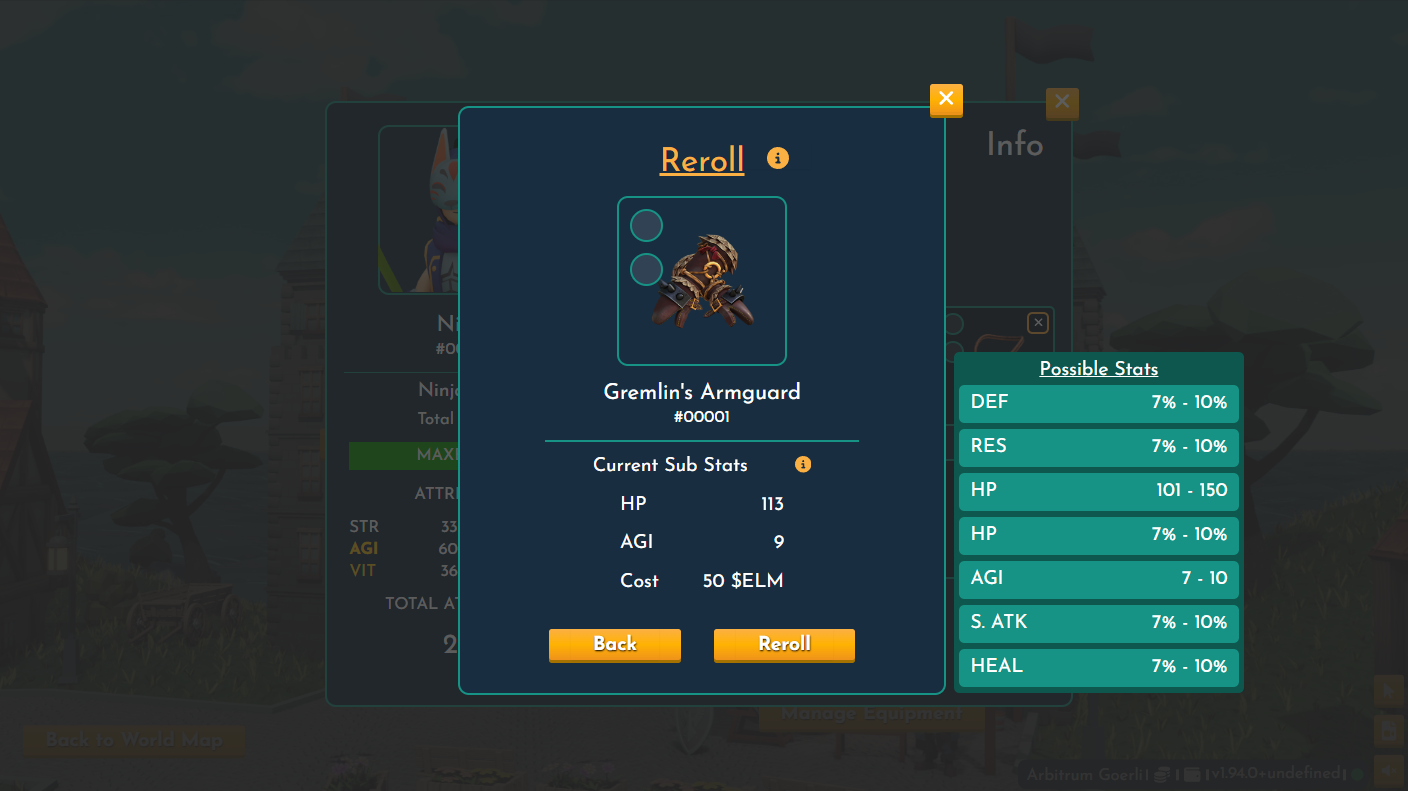Return via Back to World Map

(133, 741)
